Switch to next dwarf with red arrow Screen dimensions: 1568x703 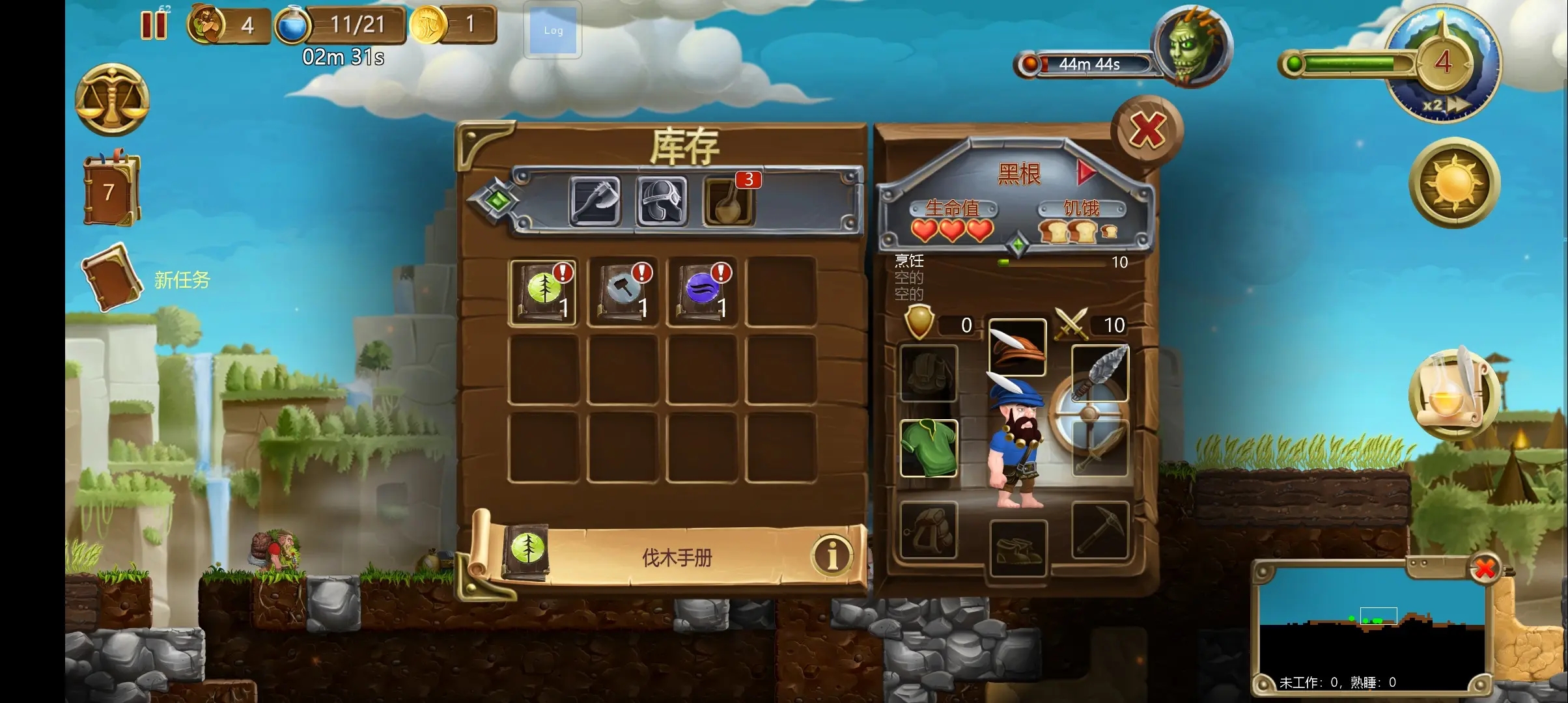1085,172
